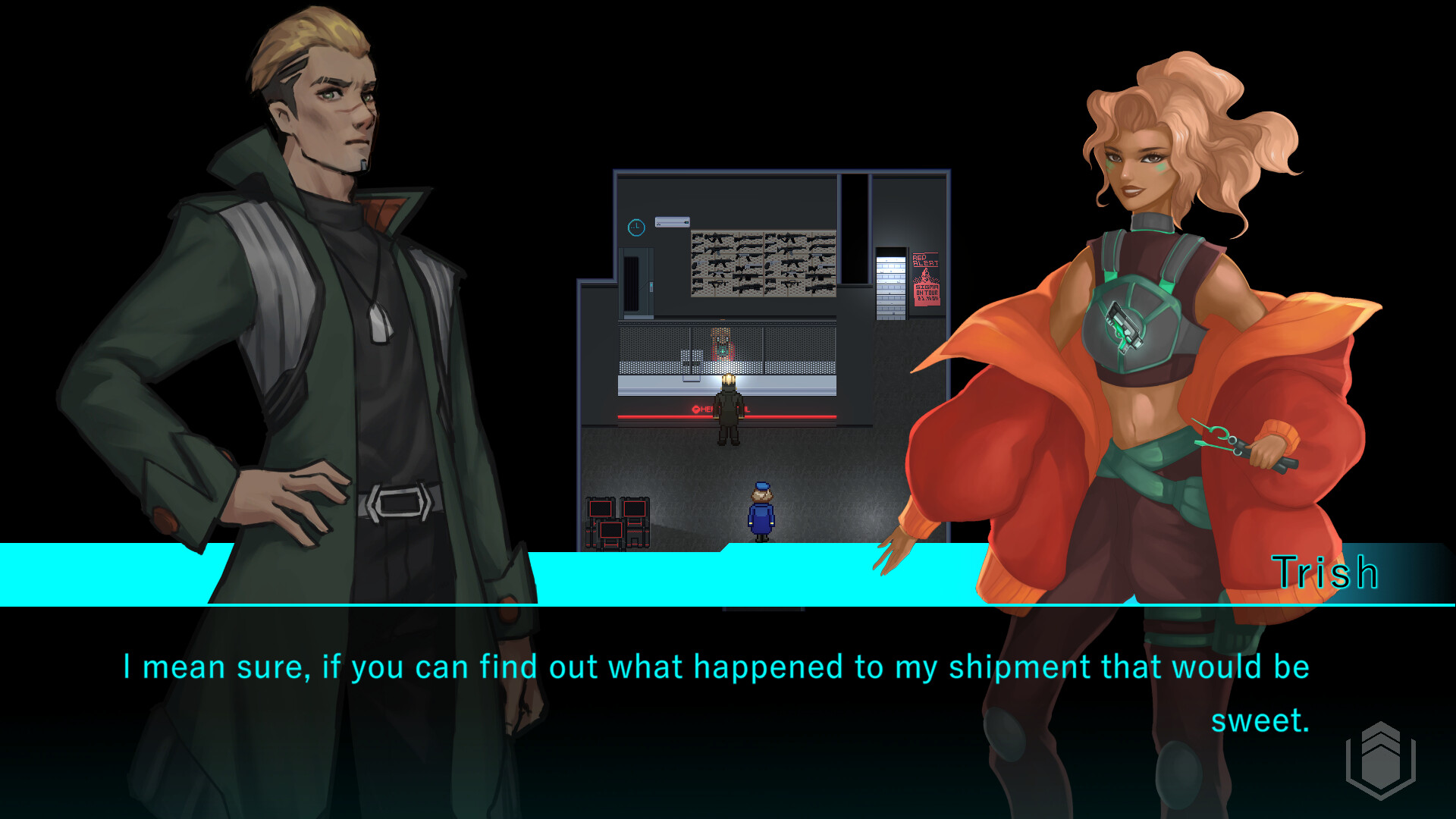Select the blue-uniformed guard character
The image size is (1456, 819).
[x=760, y=512]
